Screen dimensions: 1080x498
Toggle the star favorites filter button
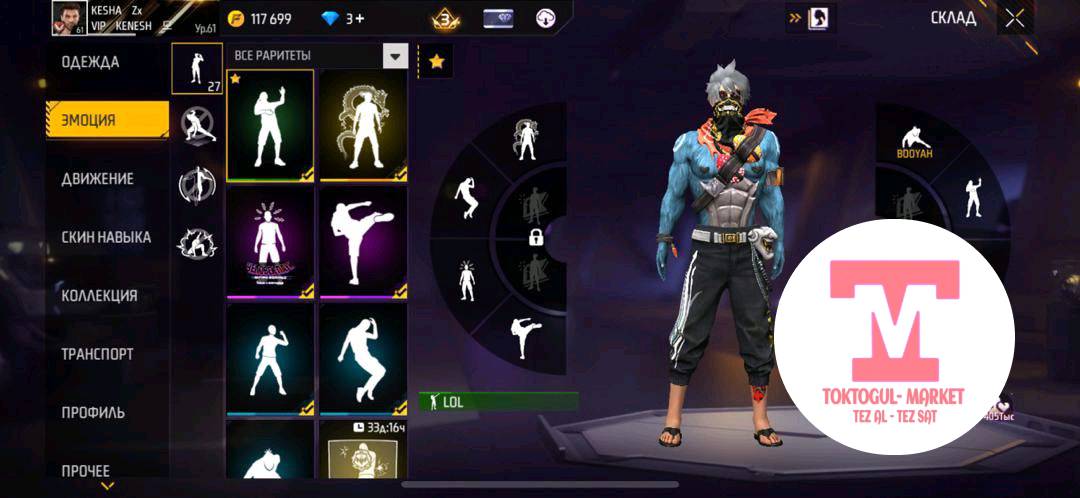436,61
